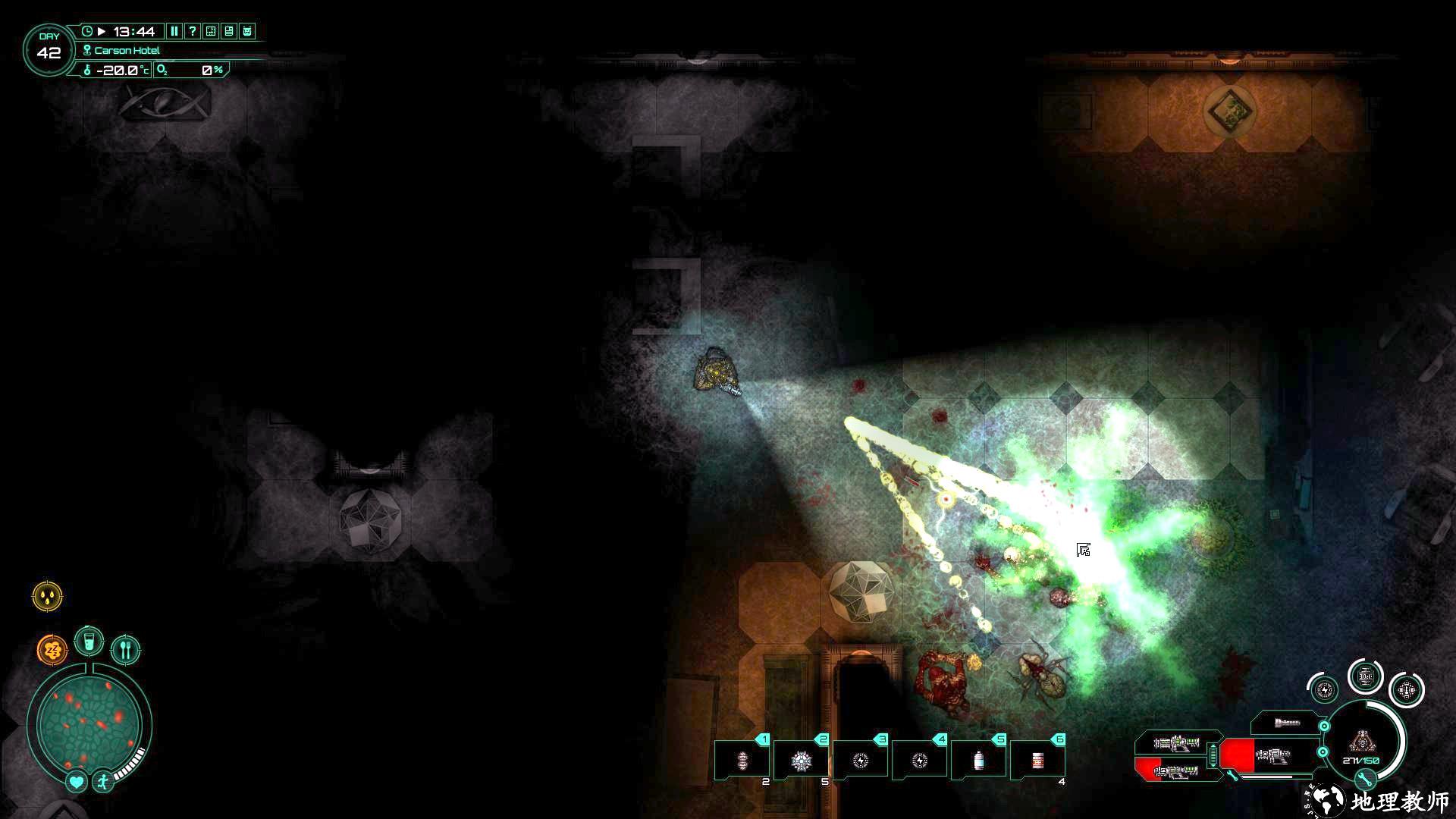Click the hunger fork and spoon icon
The image size is (1456, 819).
coord(126,650)
